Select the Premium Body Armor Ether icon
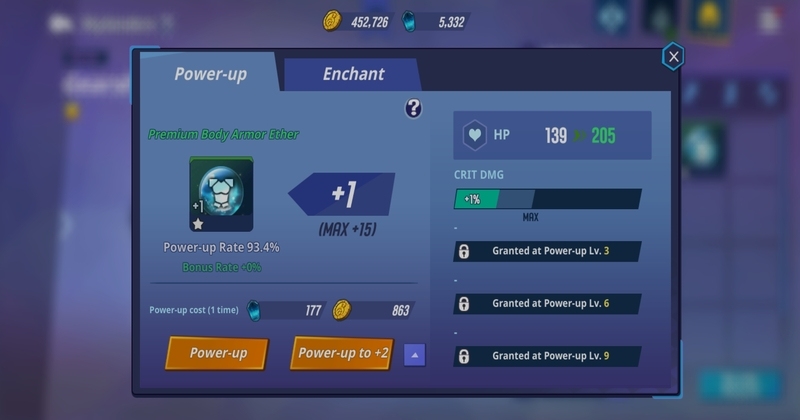Screen dimensions: 800x420 (x=221, y=194)
